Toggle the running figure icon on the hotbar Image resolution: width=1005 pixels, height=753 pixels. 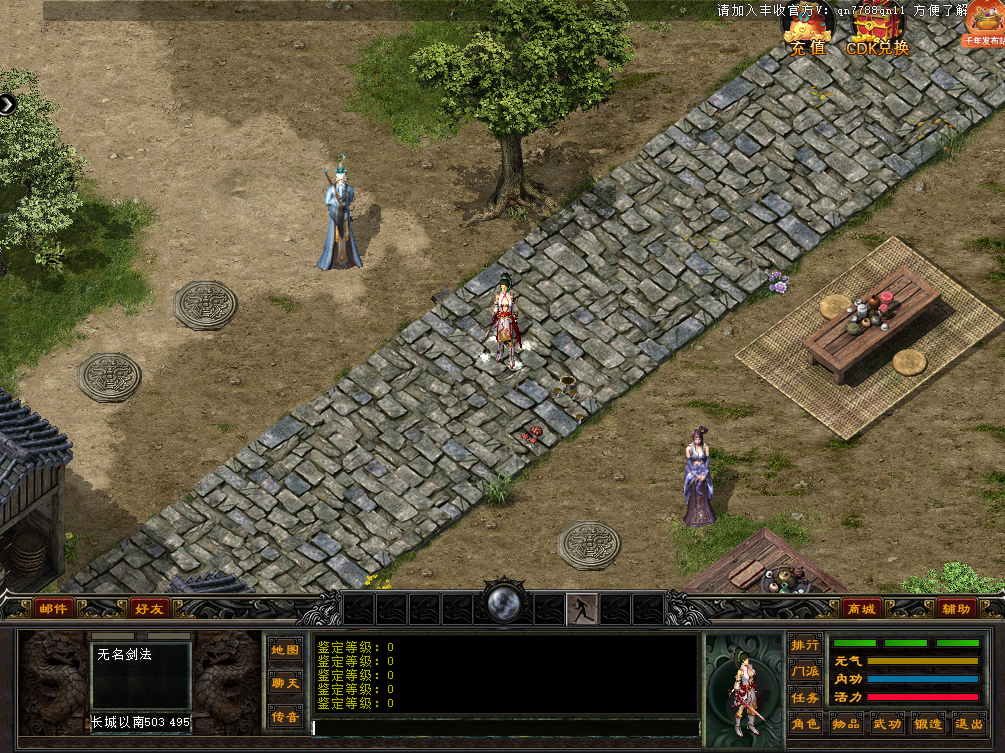tap(581, 608)
